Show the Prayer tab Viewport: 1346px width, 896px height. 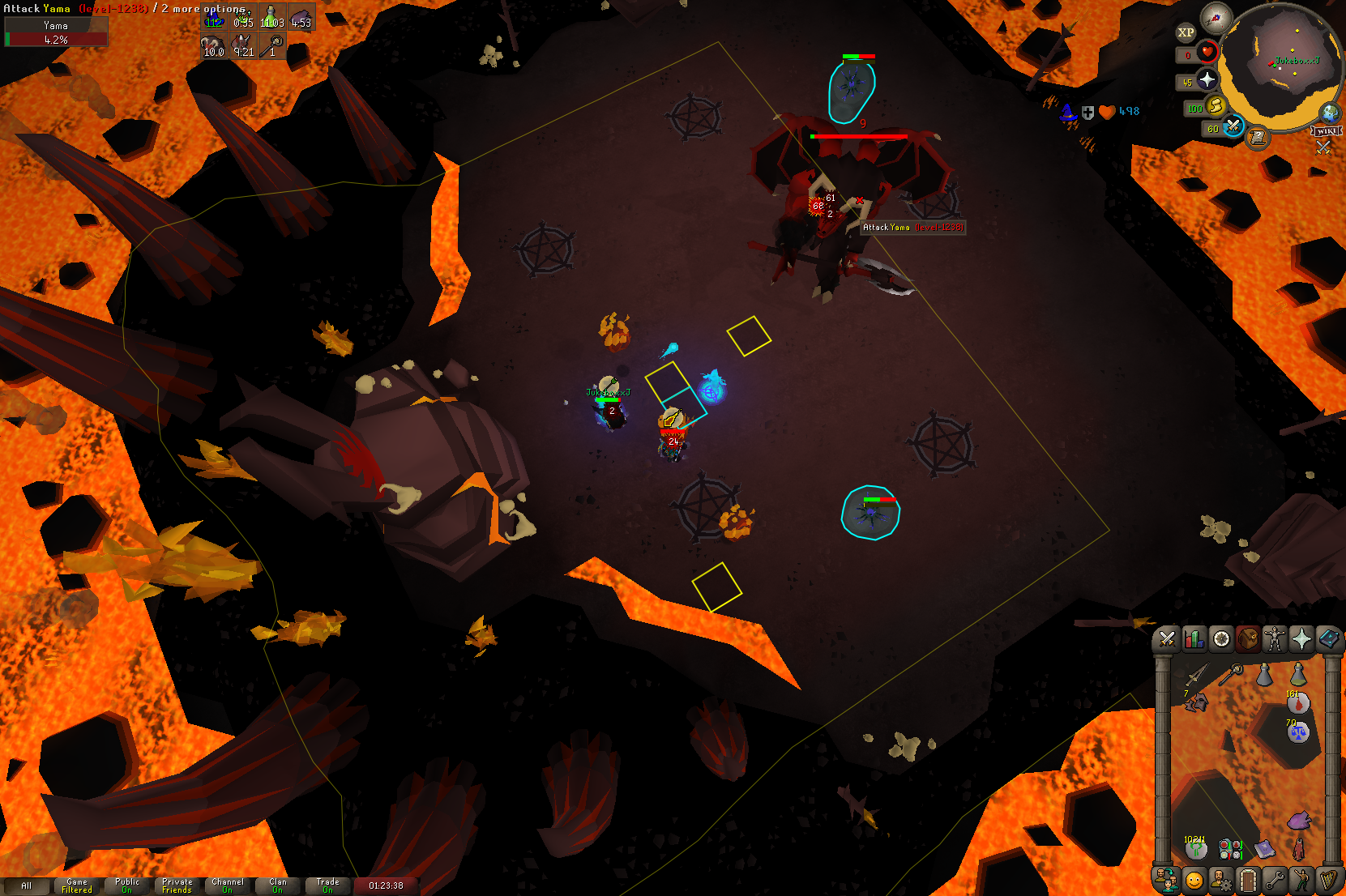1301,639
